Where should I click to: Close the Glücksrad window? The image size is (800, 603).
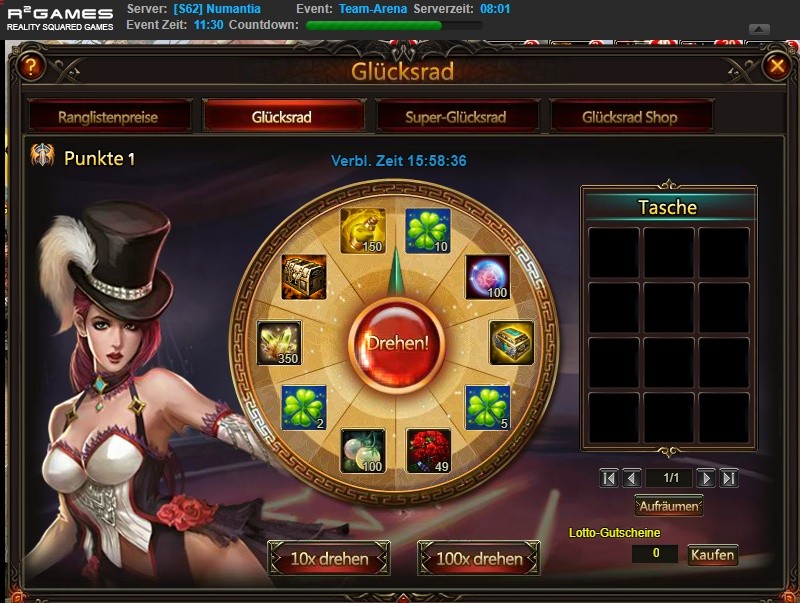776,67
